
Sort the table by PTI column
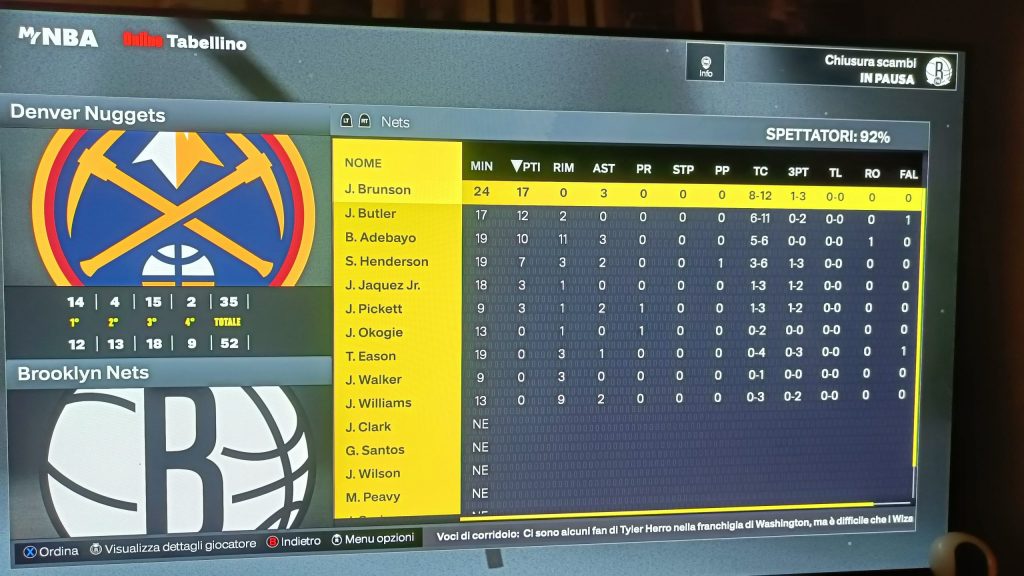pos(524,167)
